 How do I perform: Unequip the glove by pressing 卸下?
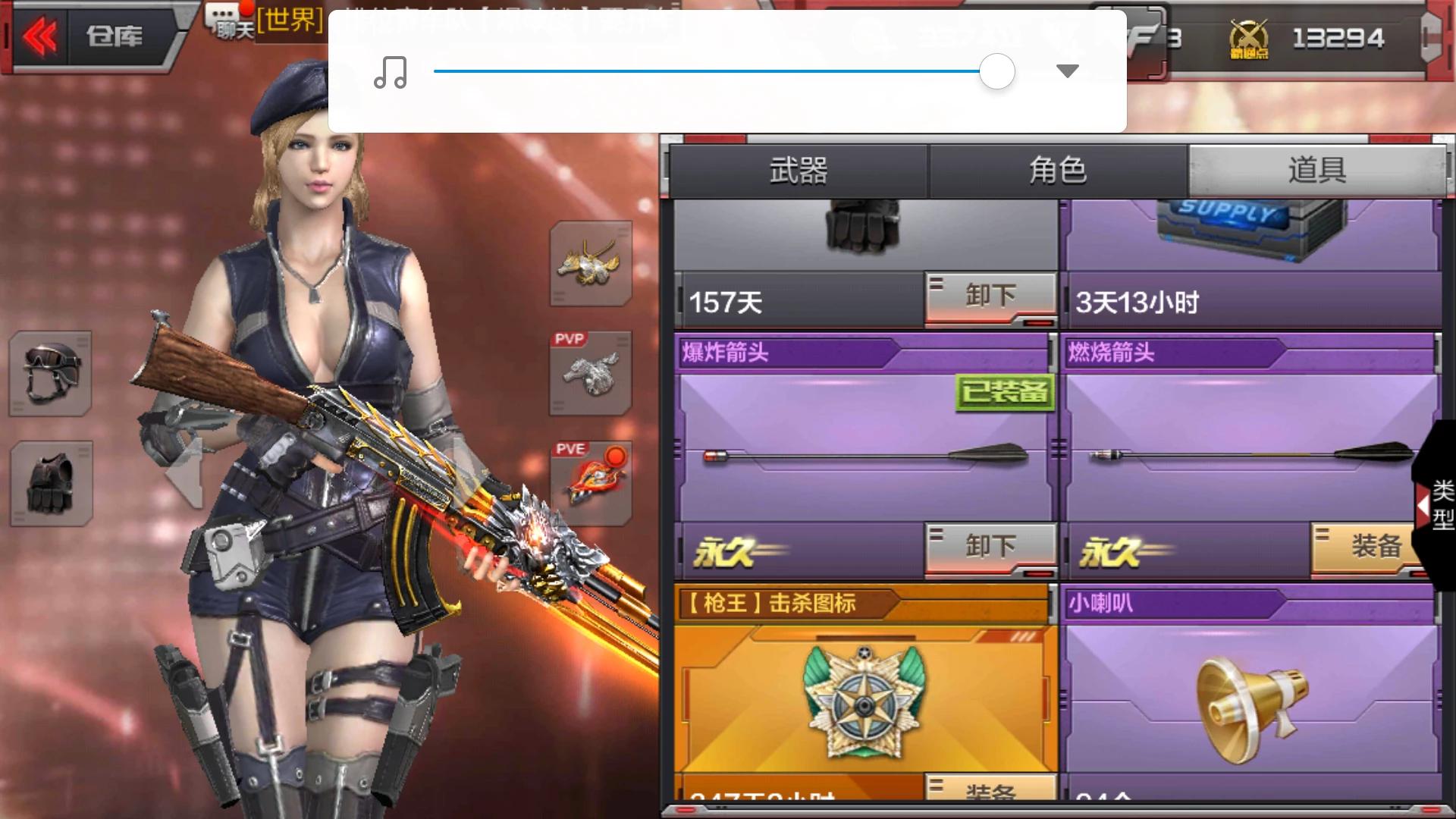coord(990,295)
